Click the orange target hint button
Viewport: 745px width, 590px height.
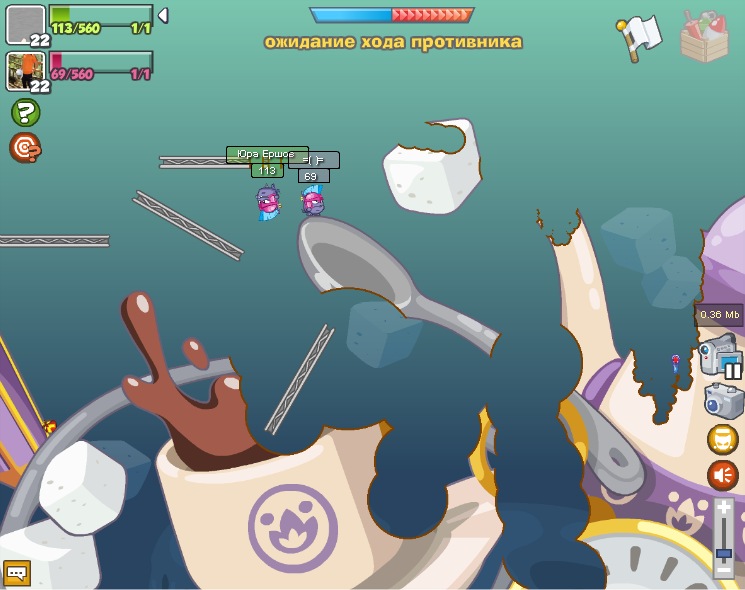(x=25, y=148)
